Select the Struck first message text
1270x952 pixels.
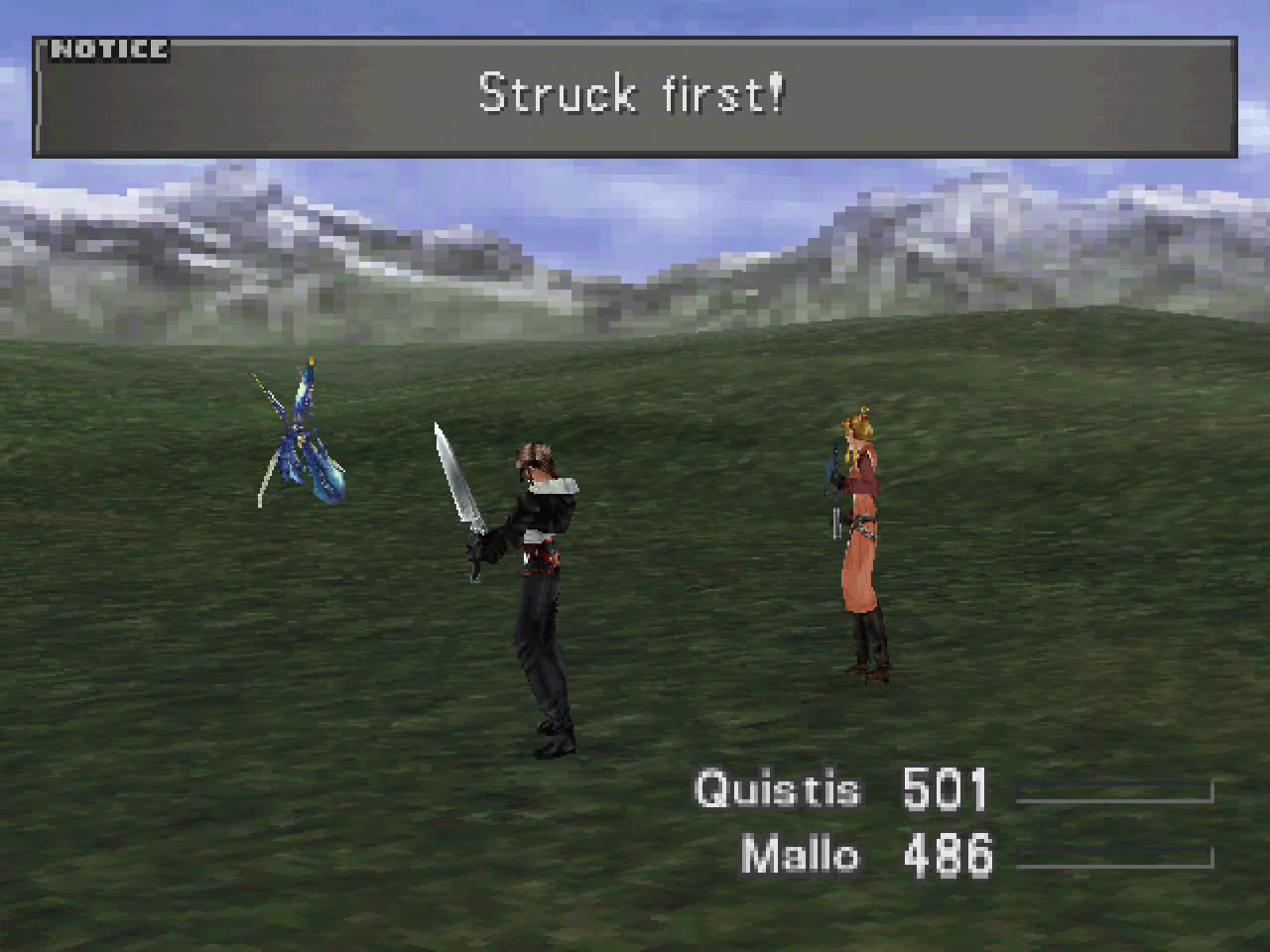click(x=631, y=92)
